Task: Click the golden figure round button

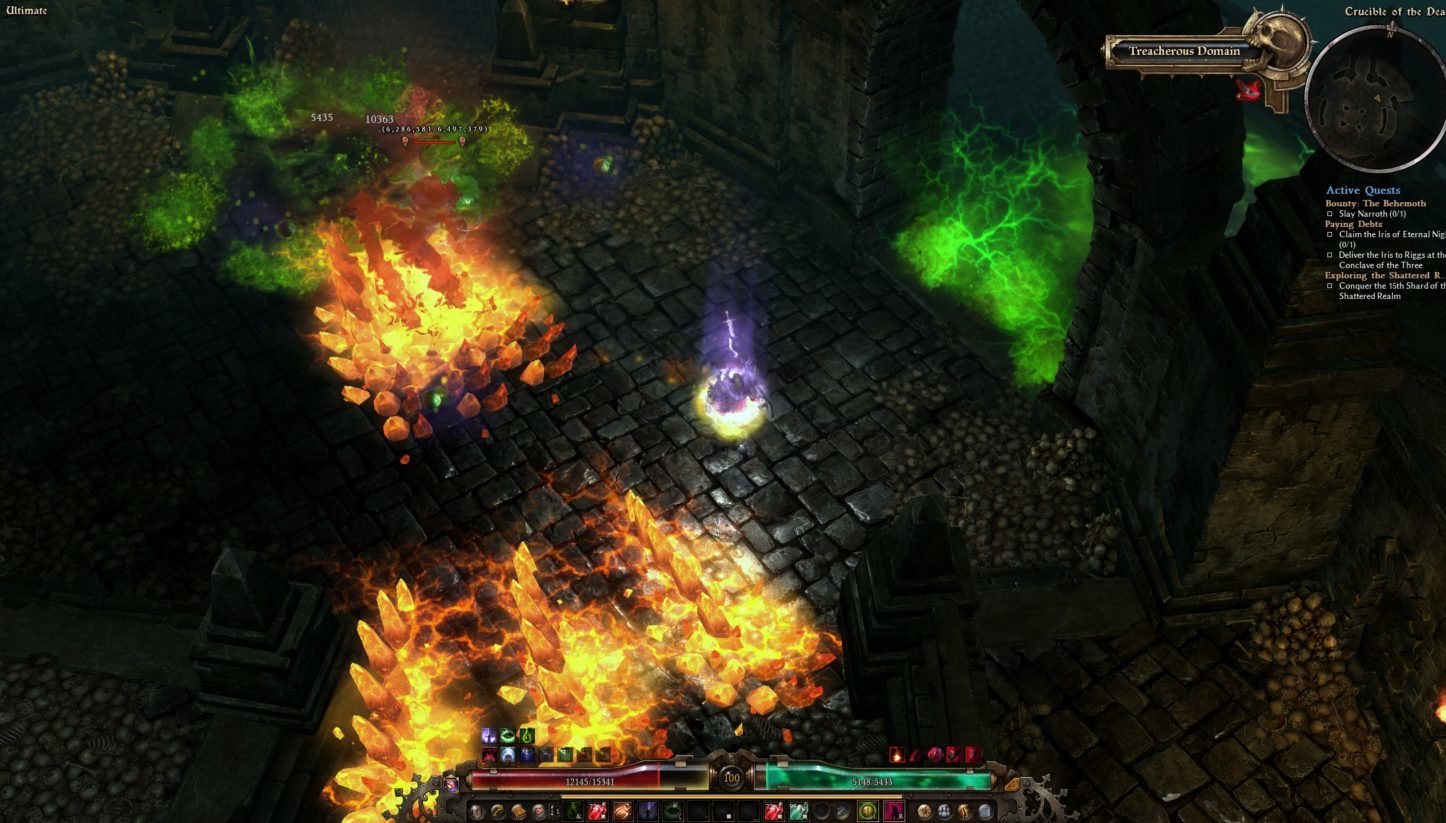Action: click(x=964, y=811)
